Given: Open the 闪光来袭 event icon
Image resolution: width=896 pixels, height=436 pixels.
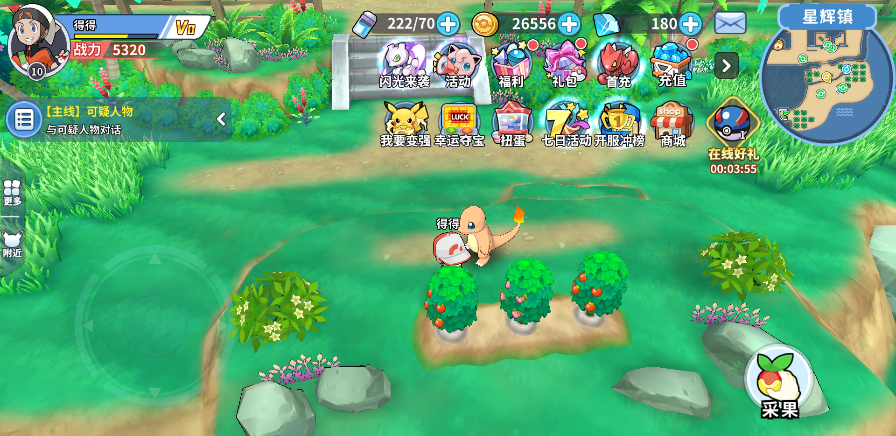Looking at the screenshot, I should (404, 62).
